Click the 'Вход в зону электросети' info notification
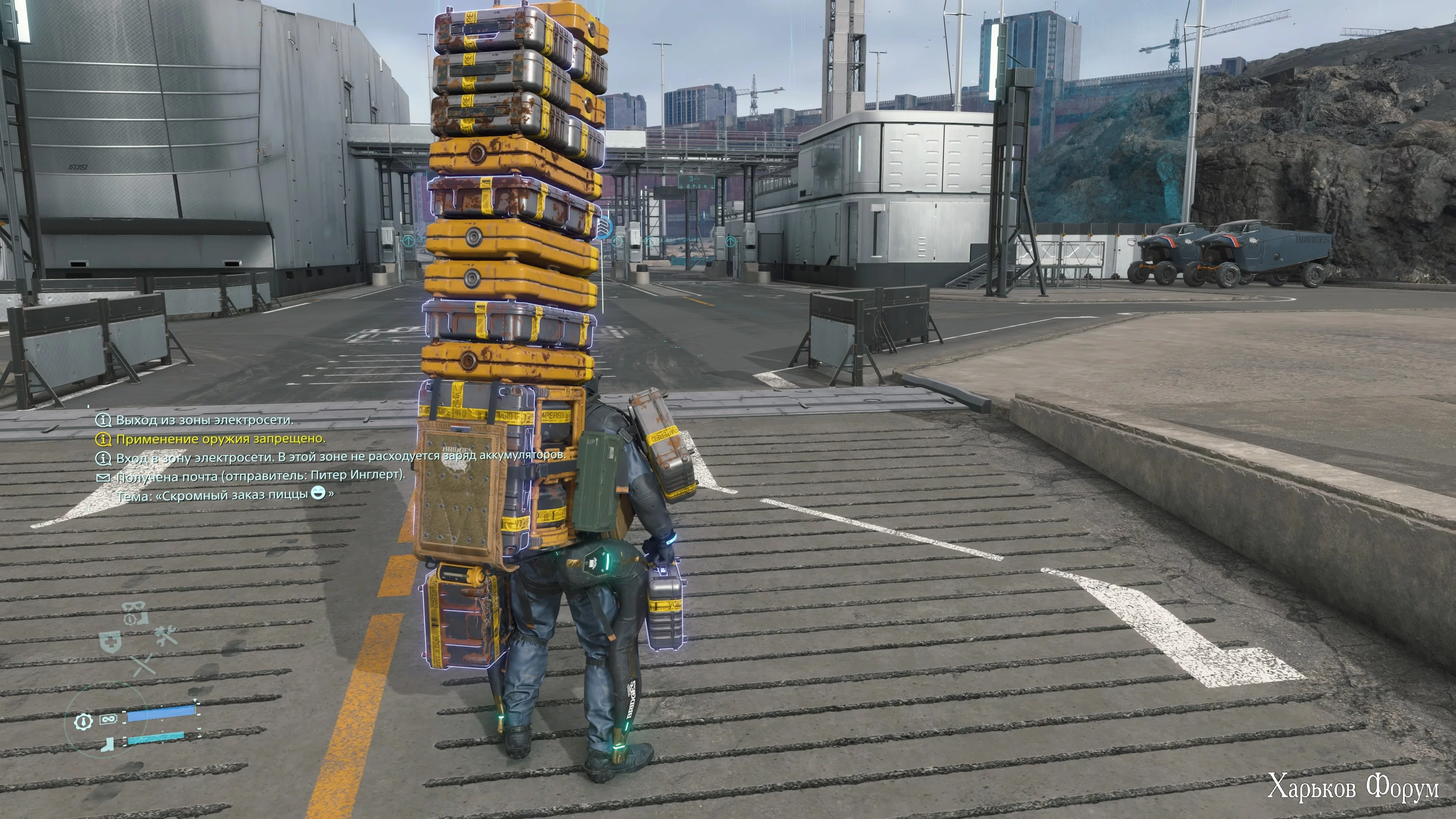This screenshot has width=1456, height=819. click(x=339, y=457)
